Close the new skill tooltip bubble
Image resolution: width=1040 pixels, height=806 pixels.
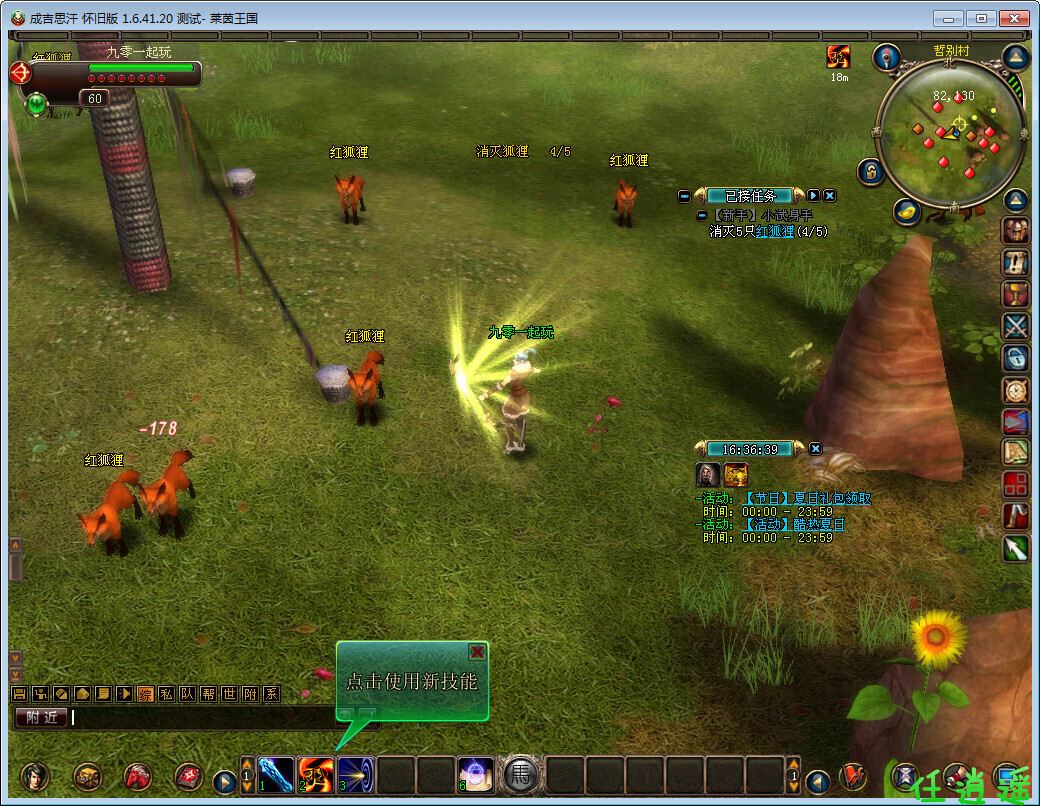[x=477, y=652]
